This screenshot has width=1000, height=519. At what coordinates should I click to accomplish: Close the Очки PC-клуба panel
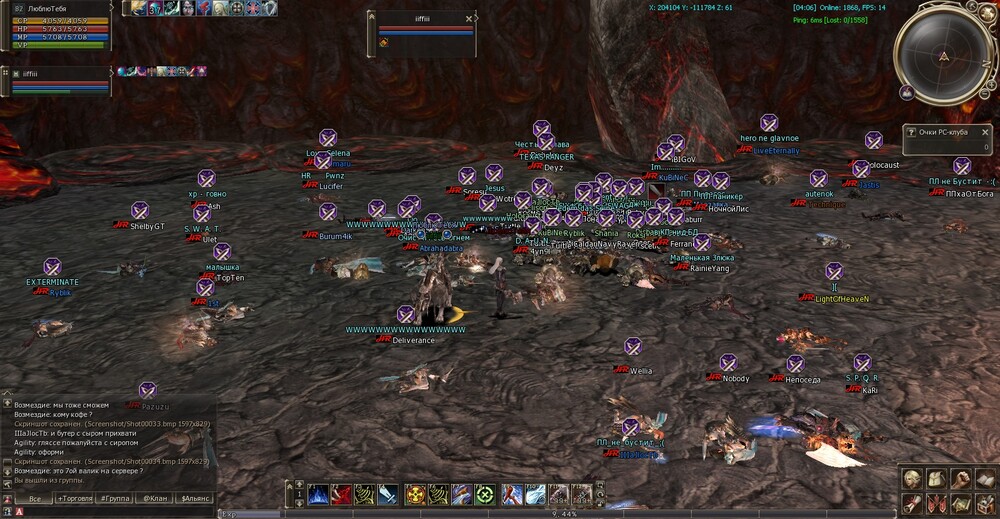pos(986,131)
